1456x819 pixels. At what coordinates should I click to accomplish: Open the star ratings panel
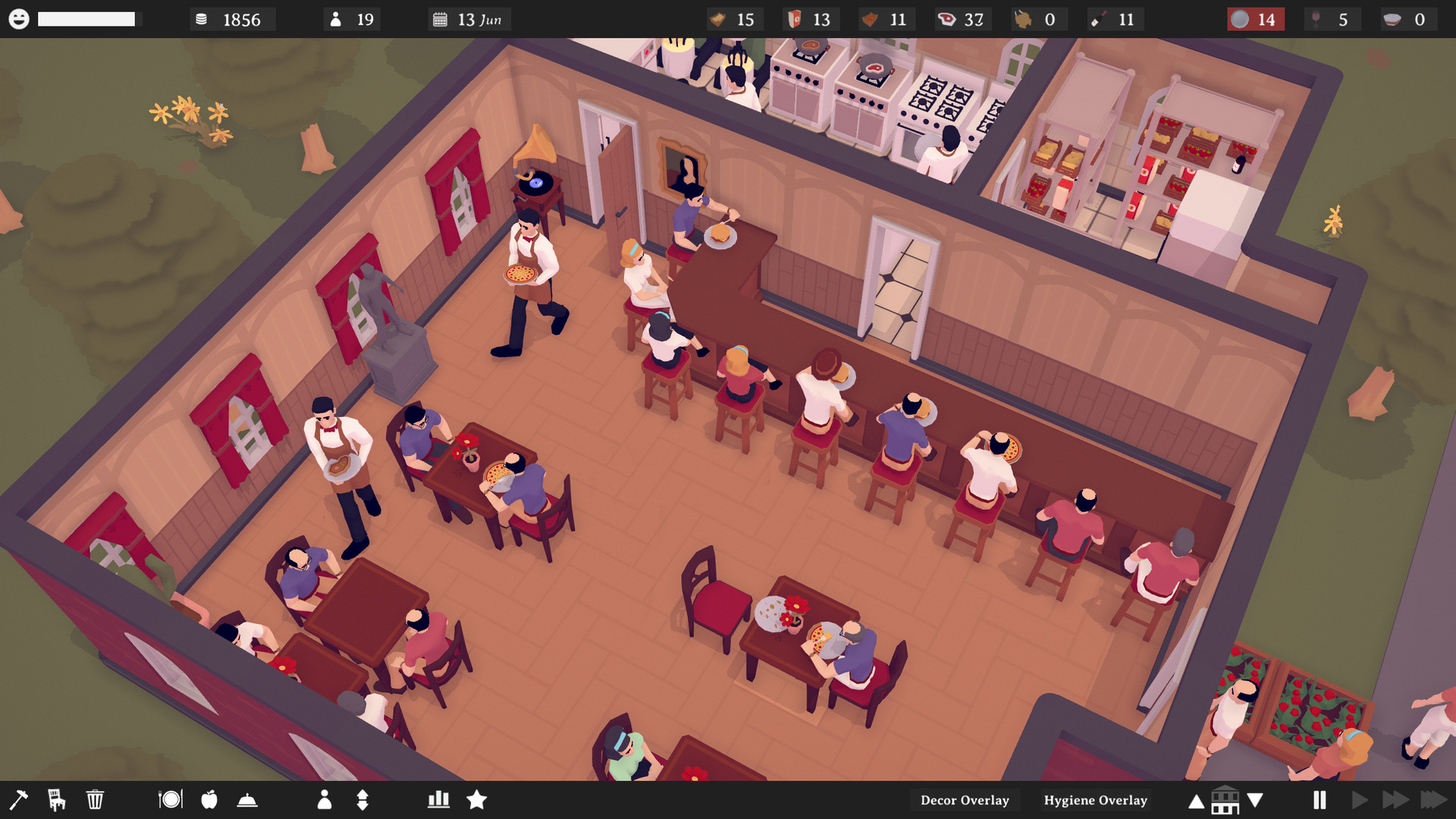click(x=478, y=799)
